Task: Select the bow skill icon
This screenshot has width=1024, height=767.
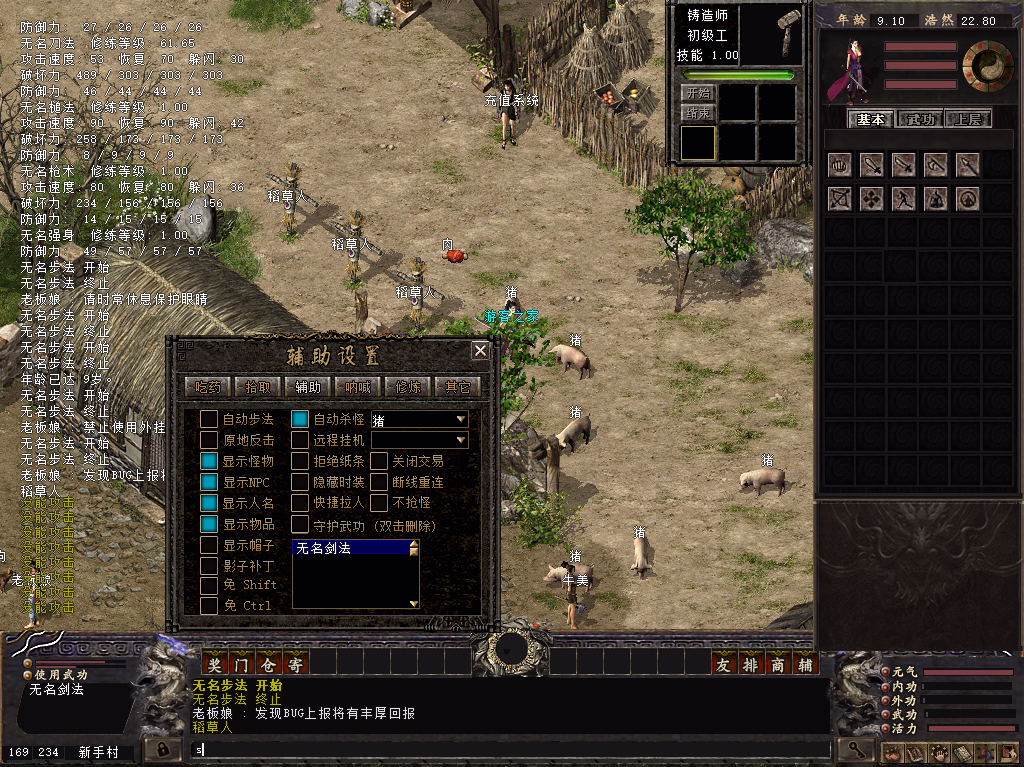Action: click(840, 198)
